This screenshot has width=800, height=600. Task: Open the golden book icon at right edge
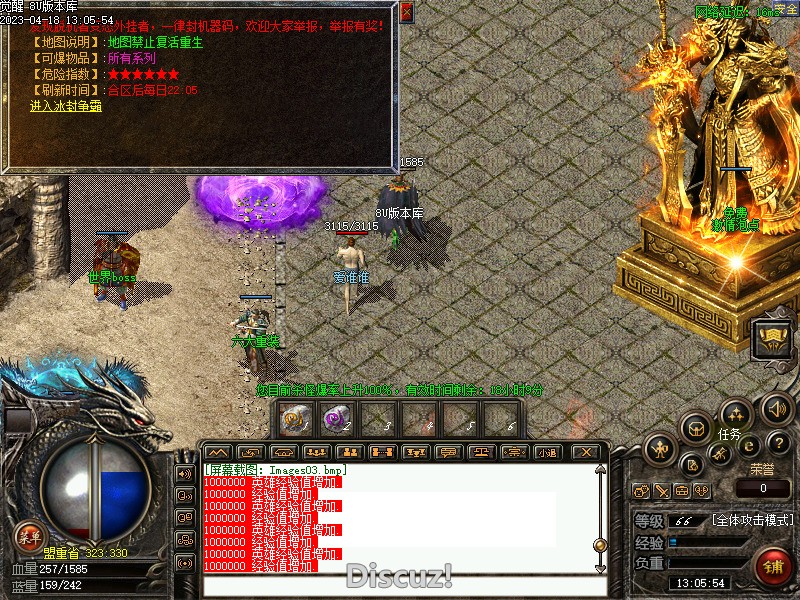tap(771, 339)
